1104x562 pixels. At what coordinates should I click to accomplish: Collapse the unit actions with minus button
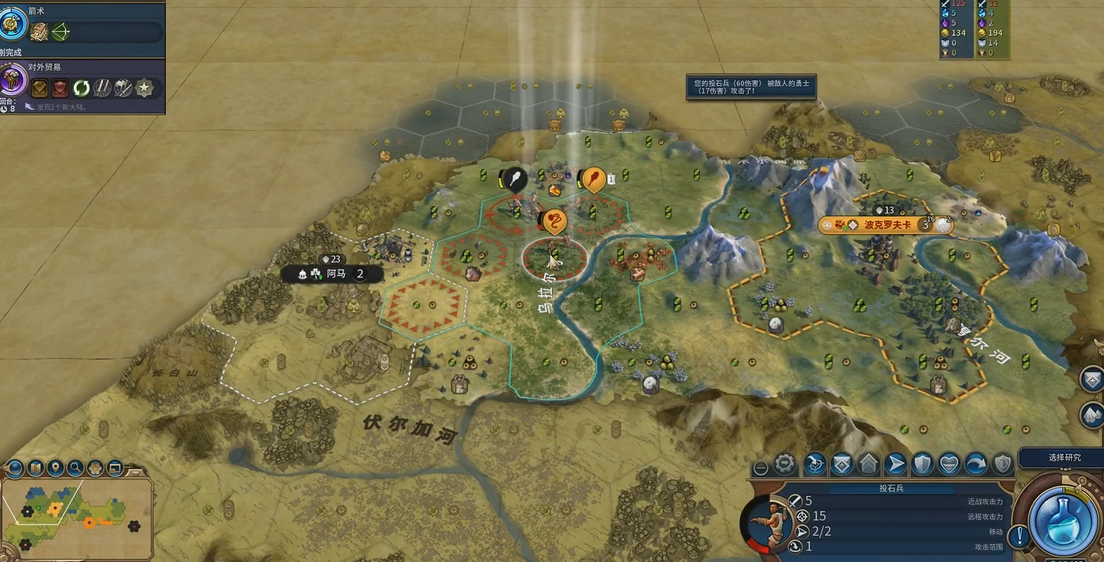click(x=761, y=467)
